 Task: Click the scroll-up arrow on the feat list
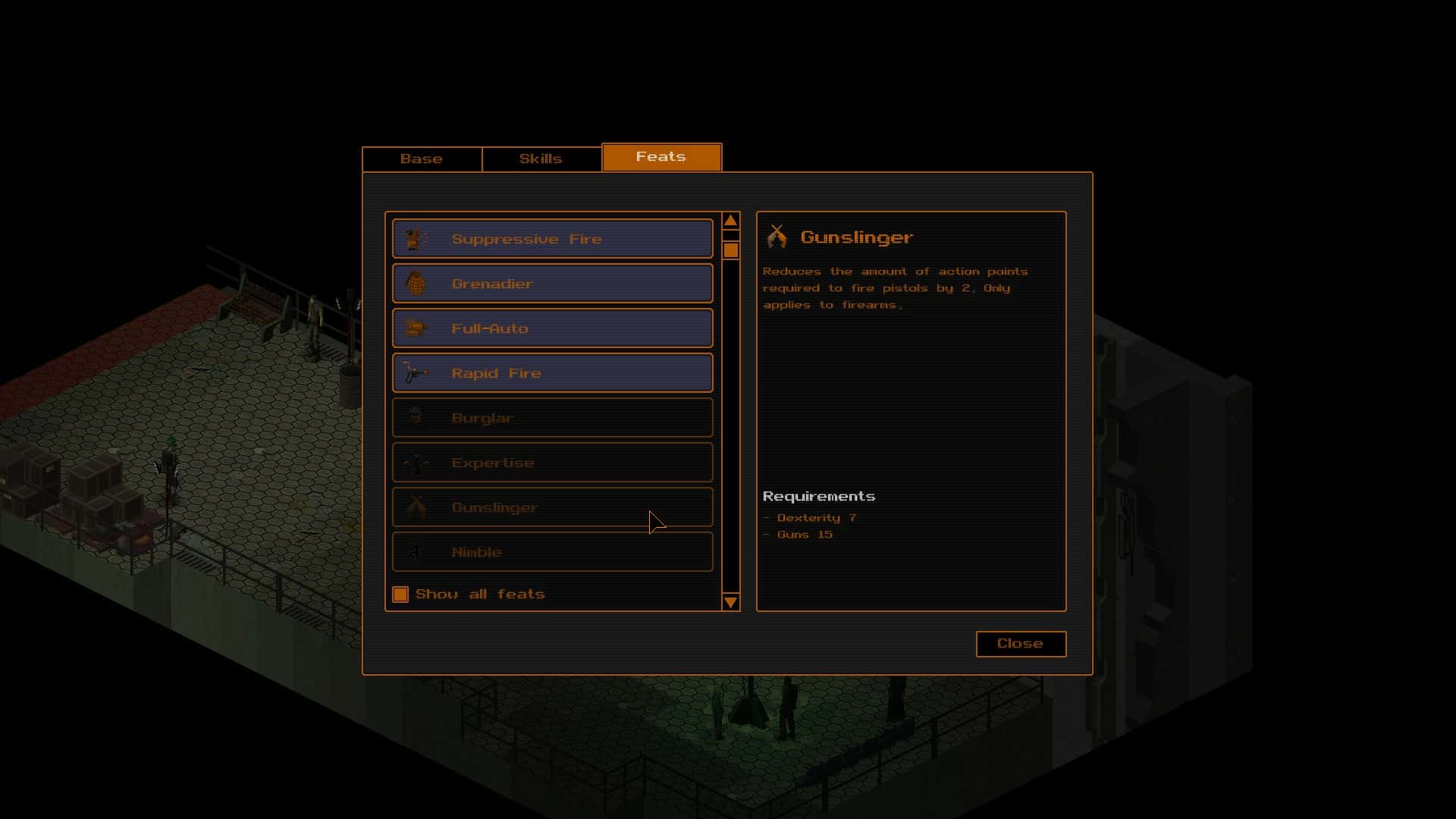coord(731,219)
